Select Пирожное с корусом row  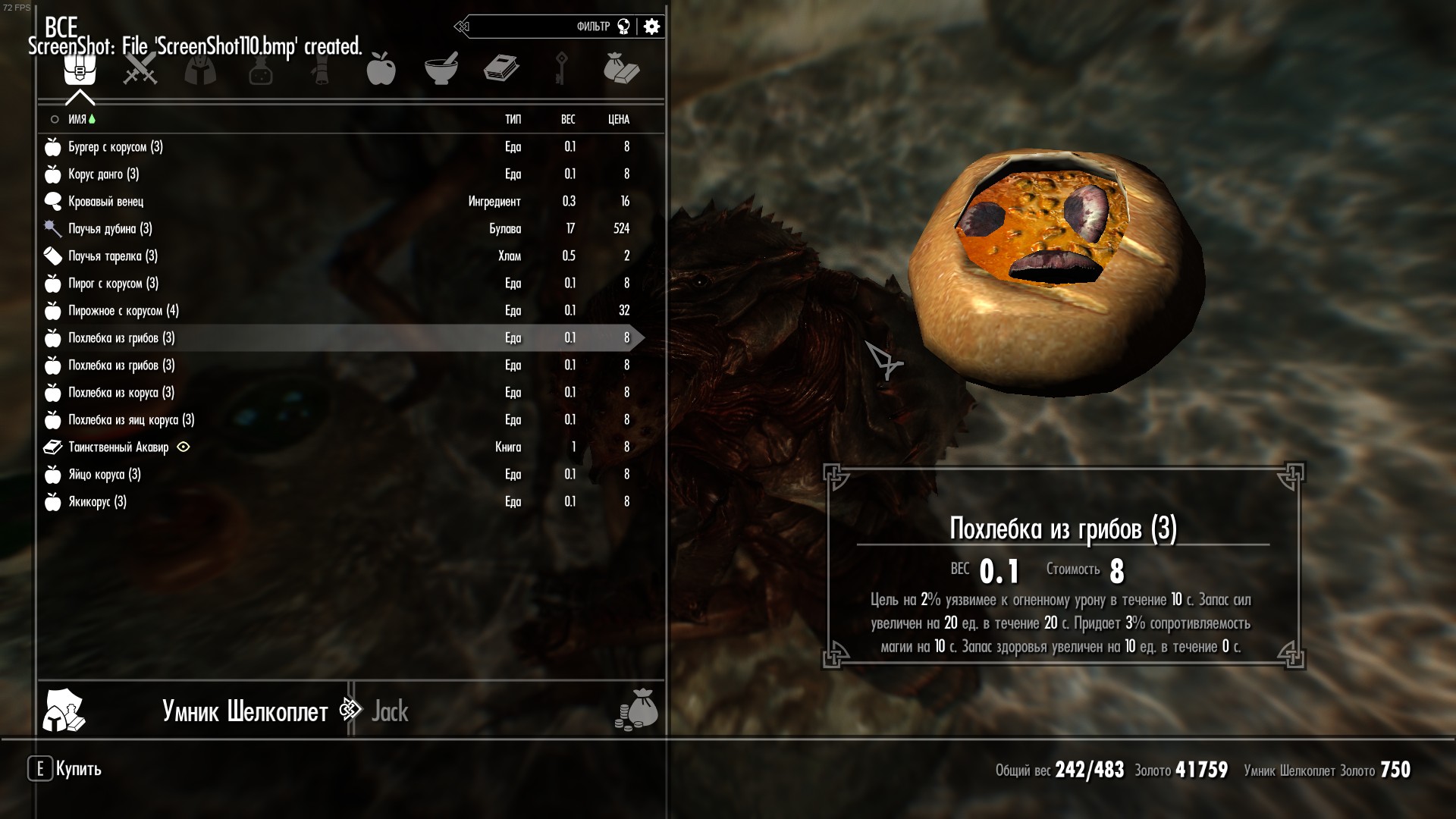coord(123,311)
